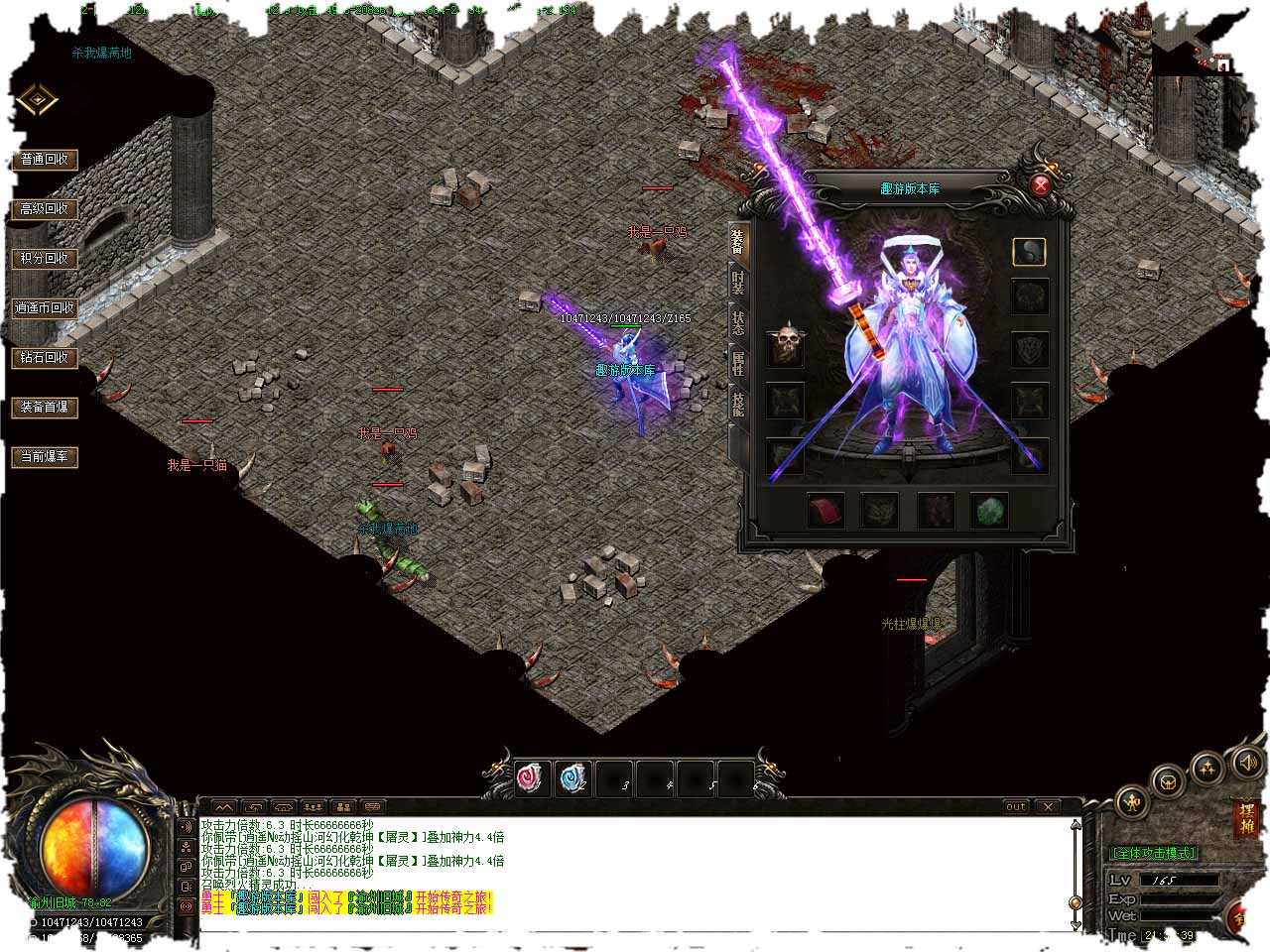Select the green gem equipment slot

pyautogui.click(x=988, y=511)
